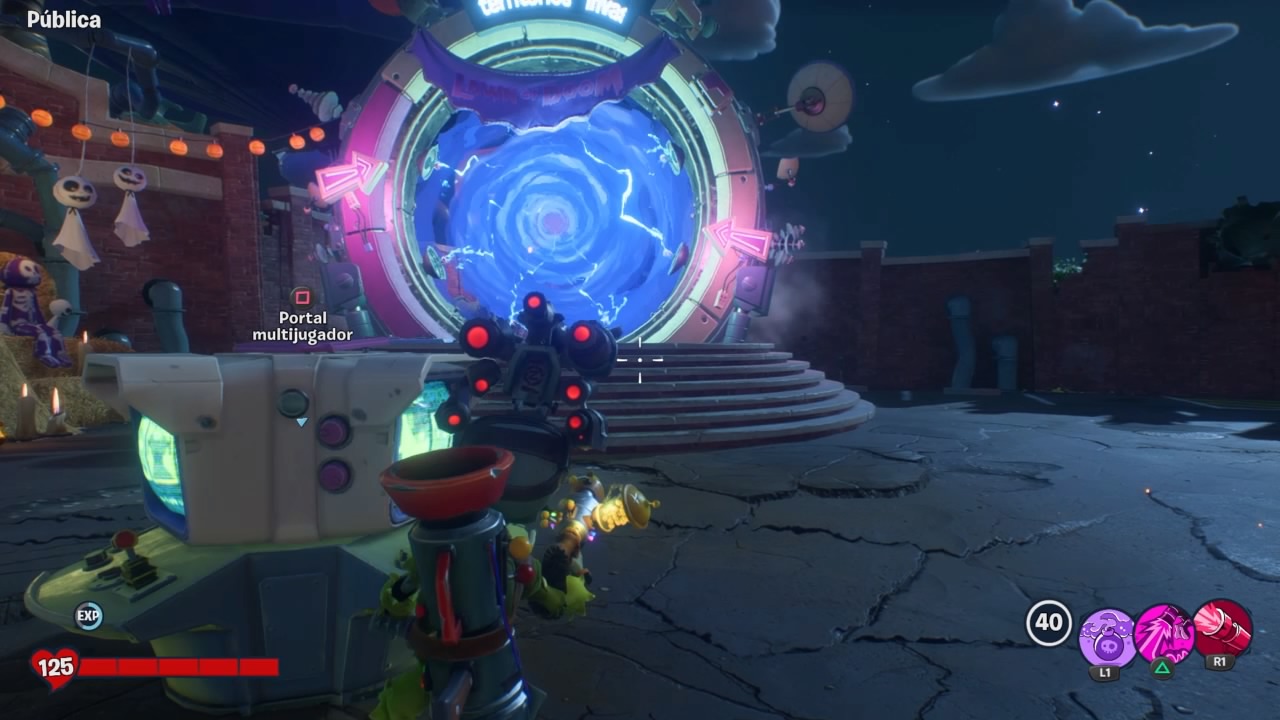Activate the purple skull bomb ability
Viewport: 1280px width, 720px height.
(x=1107, y=637)
